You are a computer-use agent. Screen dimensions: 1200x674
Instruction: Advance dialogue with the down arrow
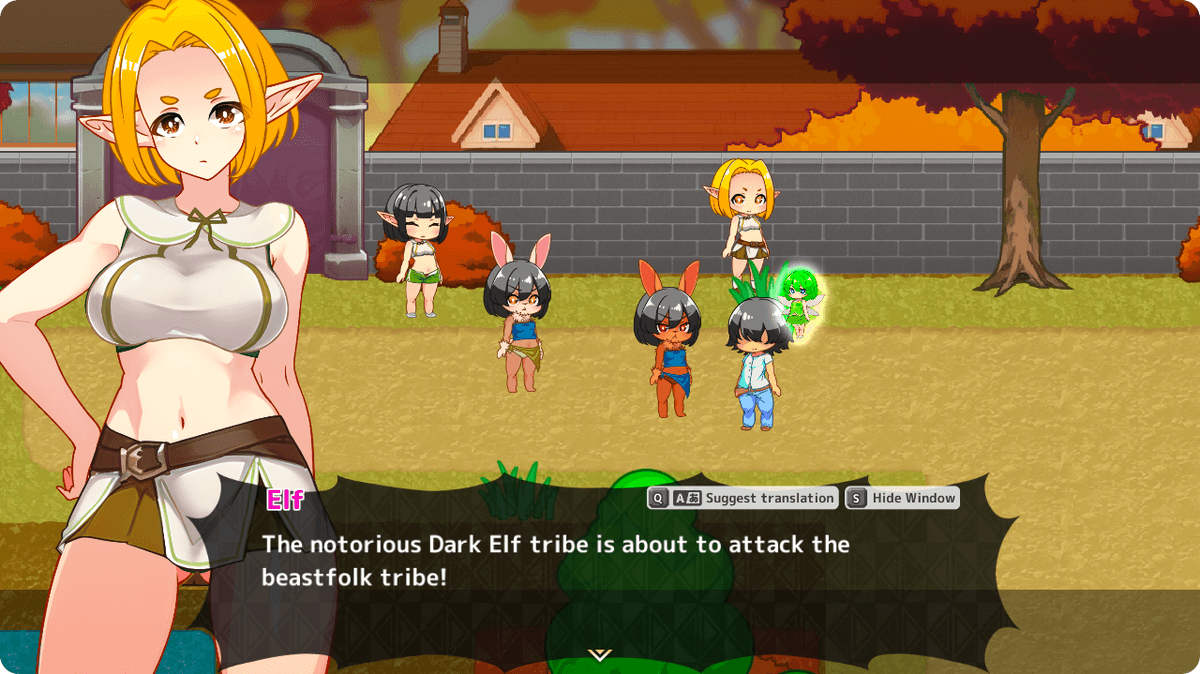point(599,655)
